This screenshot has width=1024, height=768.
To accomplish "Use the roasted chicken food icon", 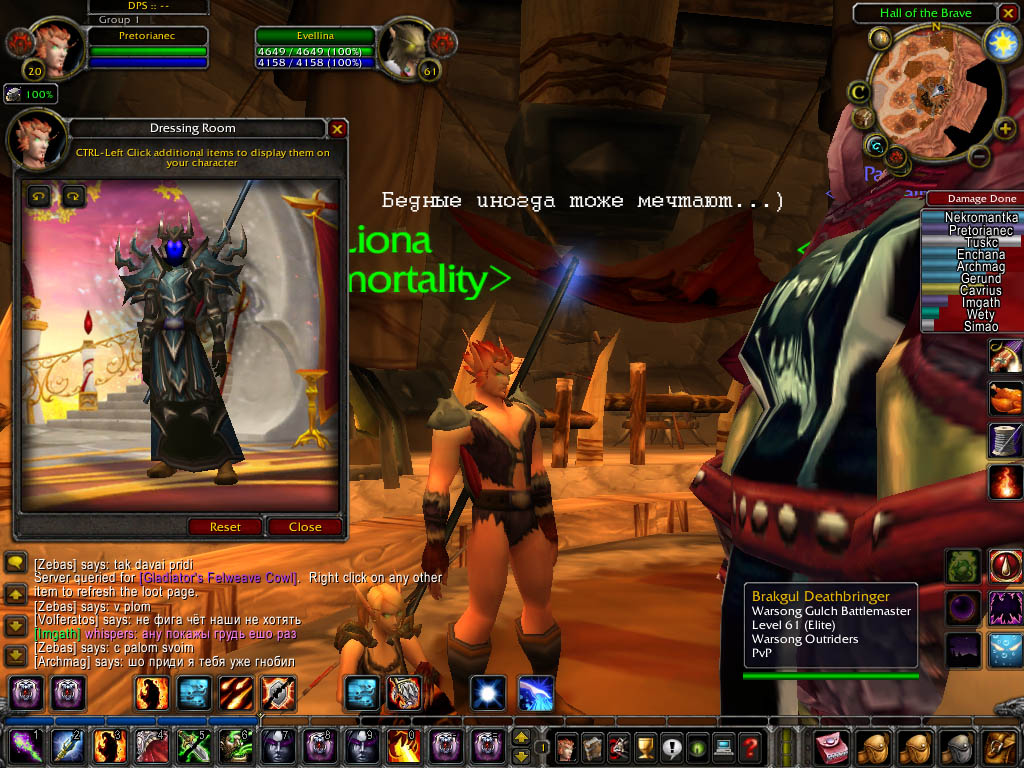I will click(1005, 397).
